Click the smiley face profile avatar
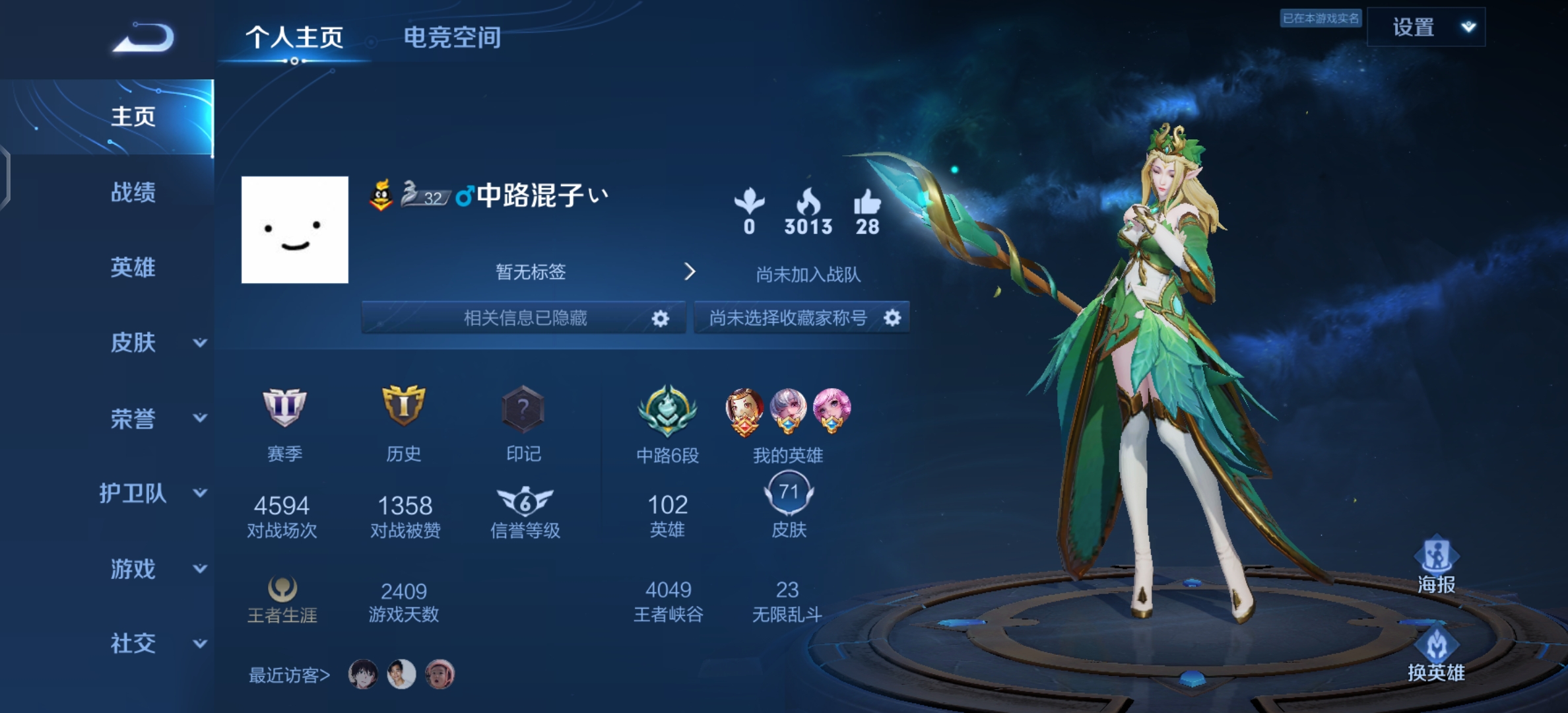 click(x=295, y=230)
